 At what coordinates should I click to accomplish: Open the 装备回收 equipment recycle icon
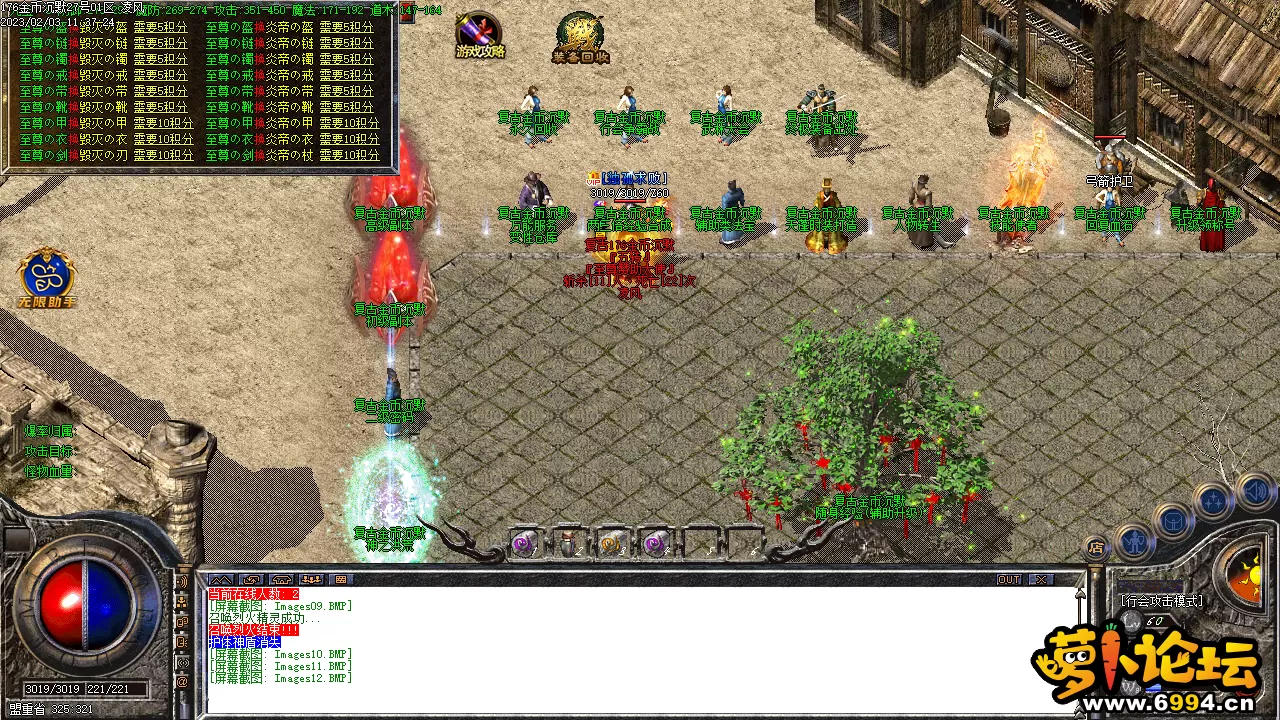581,38
